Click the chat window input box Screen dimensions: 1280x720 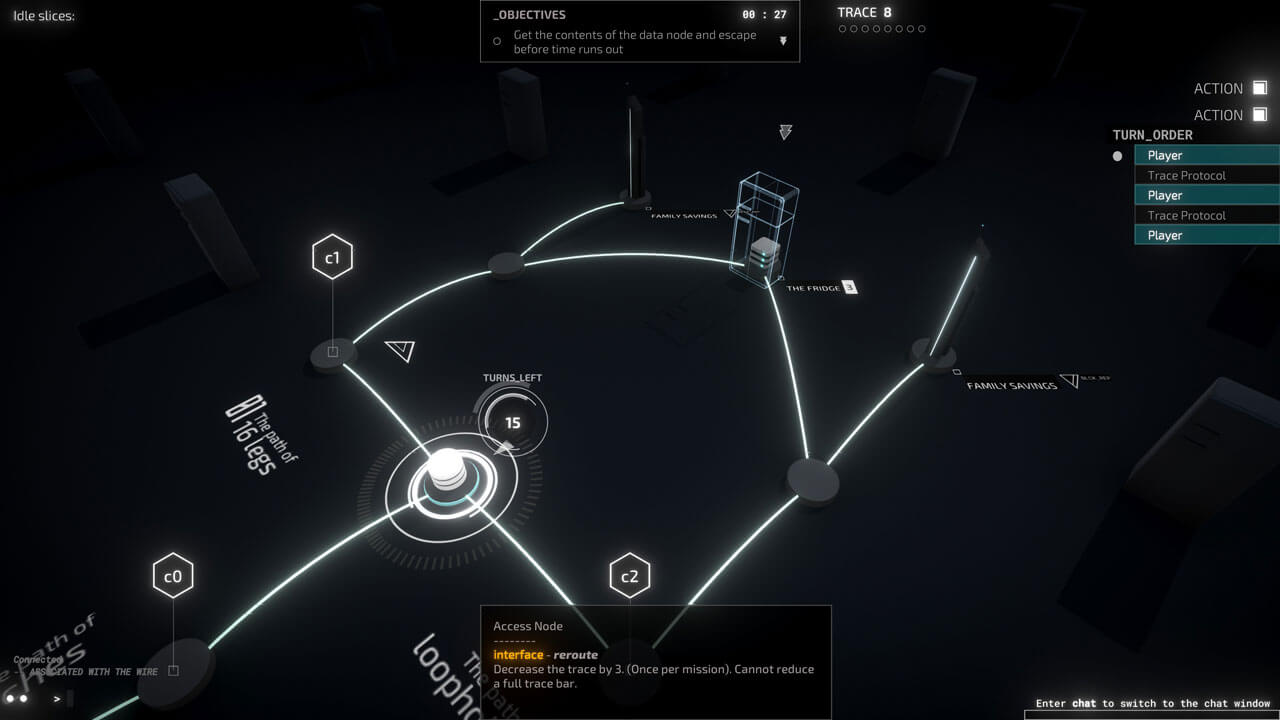[x=1150, y=714]
